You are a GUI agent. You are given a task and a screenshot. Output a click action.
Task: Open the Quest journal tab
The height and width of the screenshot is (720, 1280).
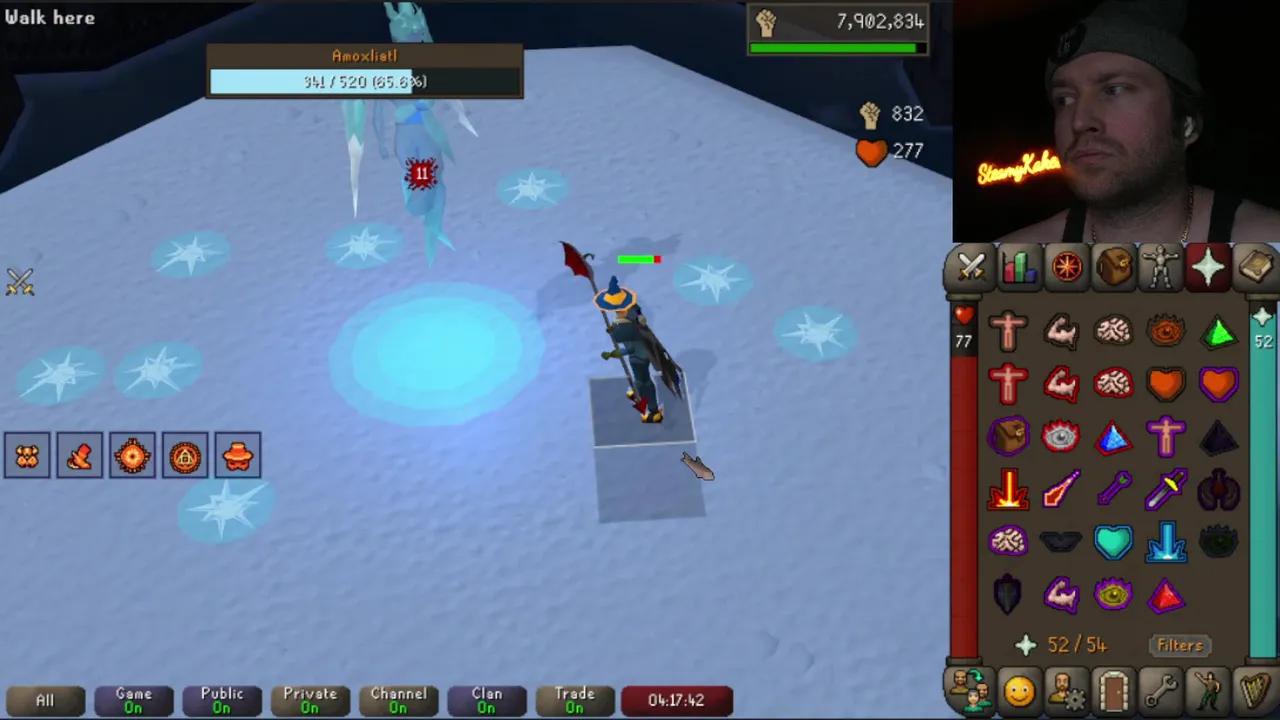(1066, 265)
